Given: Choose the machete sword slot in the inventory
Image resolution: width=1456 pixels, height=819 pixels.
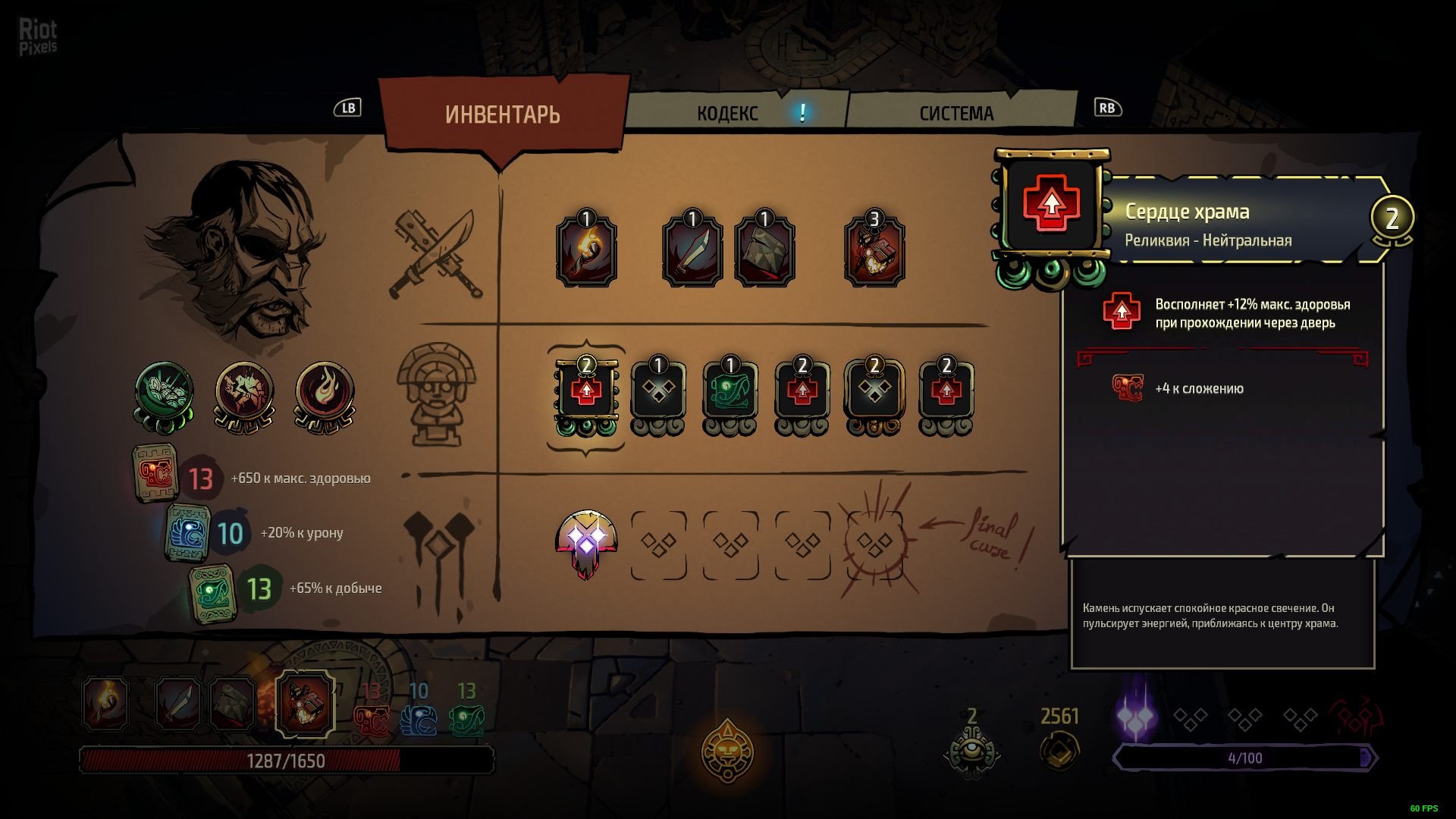Looking at the screenshot, I should (x=692, y=249).
